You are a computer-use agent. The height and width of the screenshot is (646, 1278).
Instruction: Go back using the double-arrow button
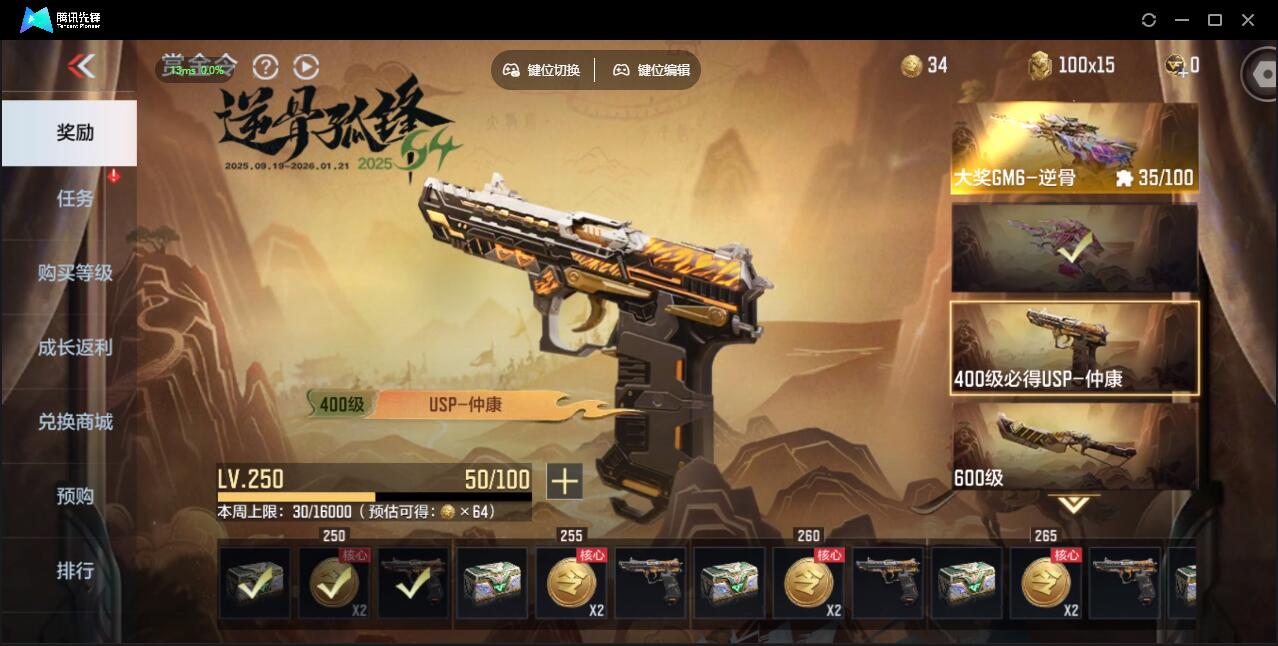pyautogui.click(x=81, y=67)
